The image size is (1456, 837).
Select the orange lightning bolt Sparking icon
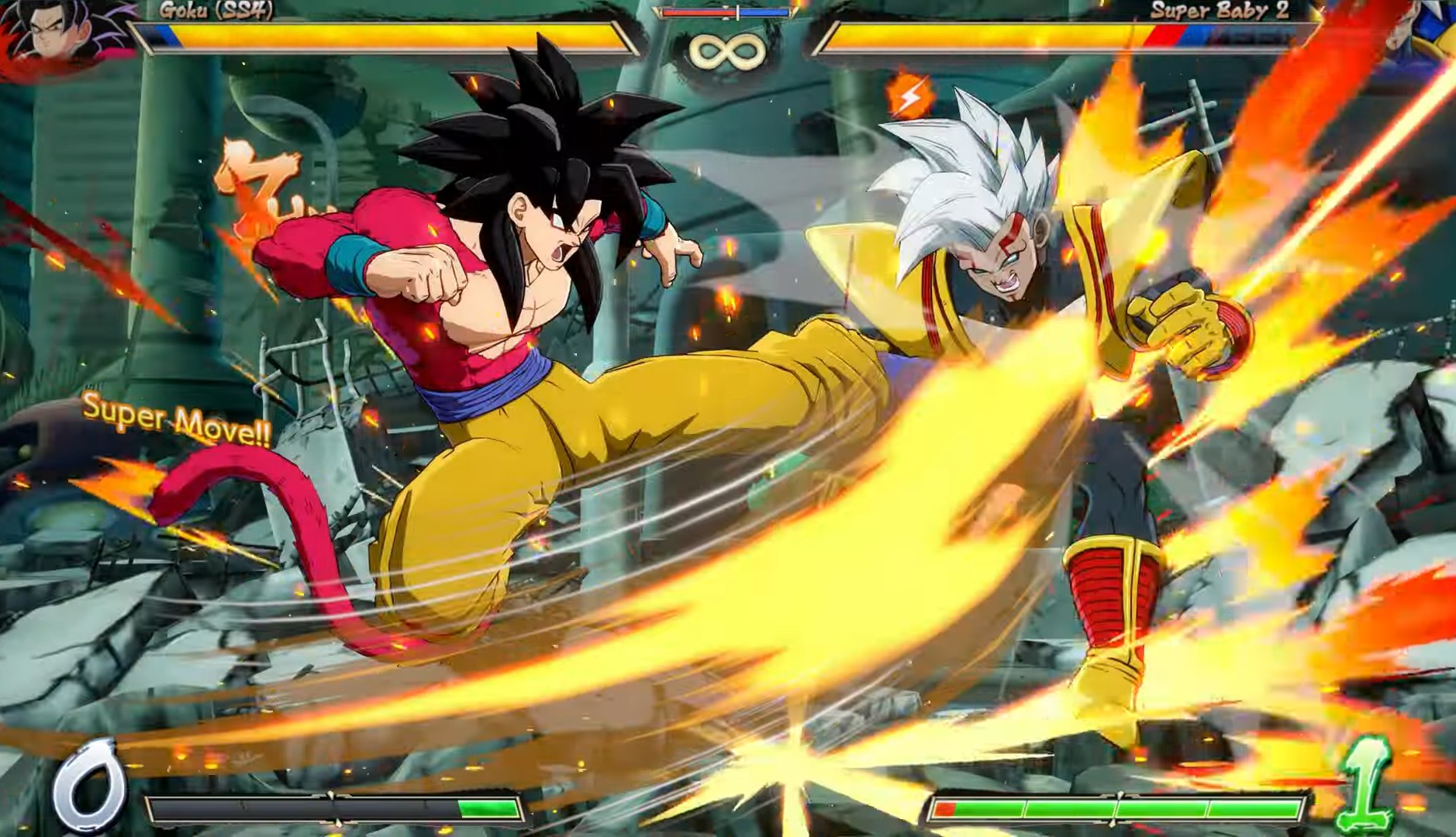pos(909,96)
